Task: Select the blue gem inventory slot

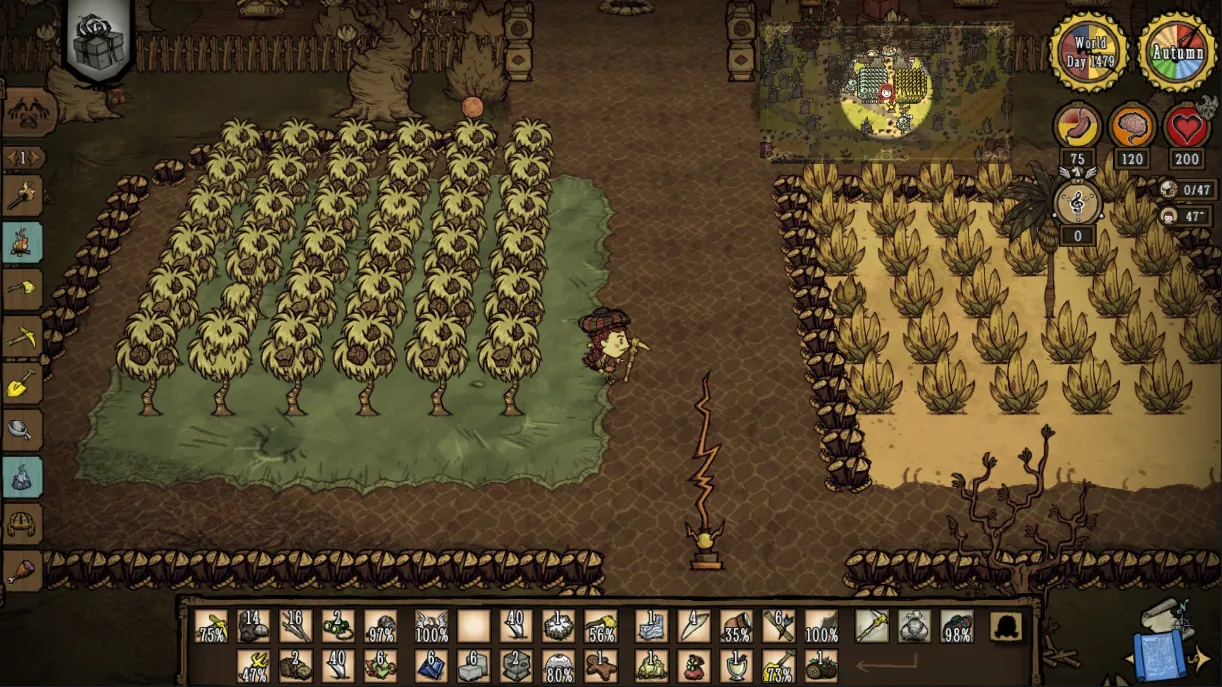Action: [431, 664]
